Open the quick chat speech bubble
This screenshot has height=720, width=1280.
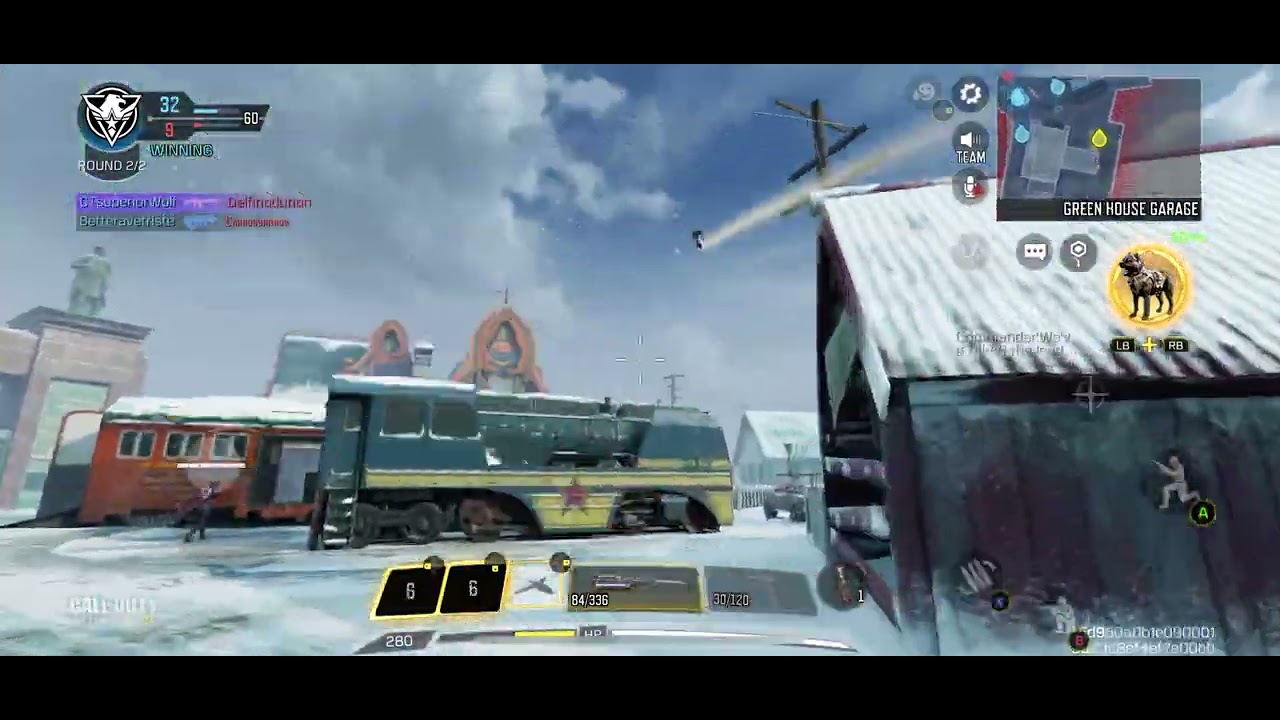click(x=1035, y=252)
